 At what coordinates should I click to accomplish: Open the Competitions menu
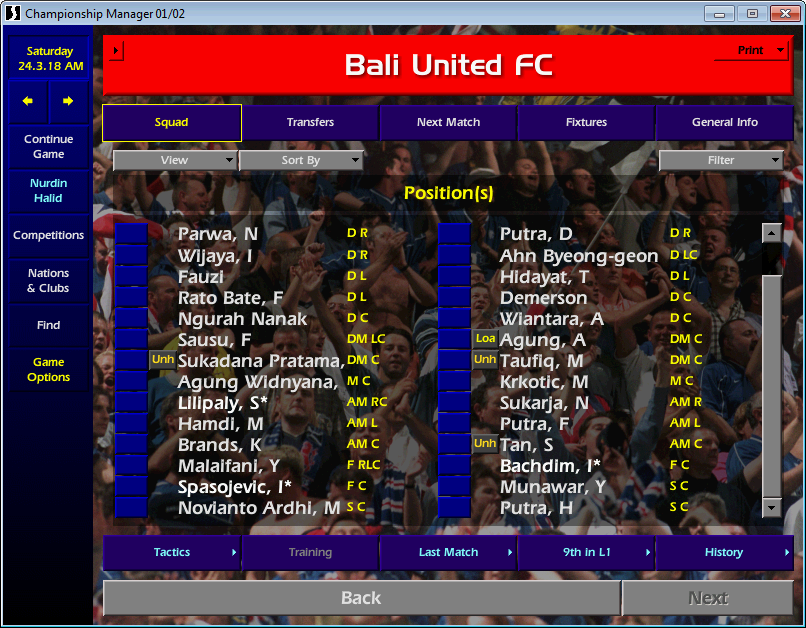[49, 236]
